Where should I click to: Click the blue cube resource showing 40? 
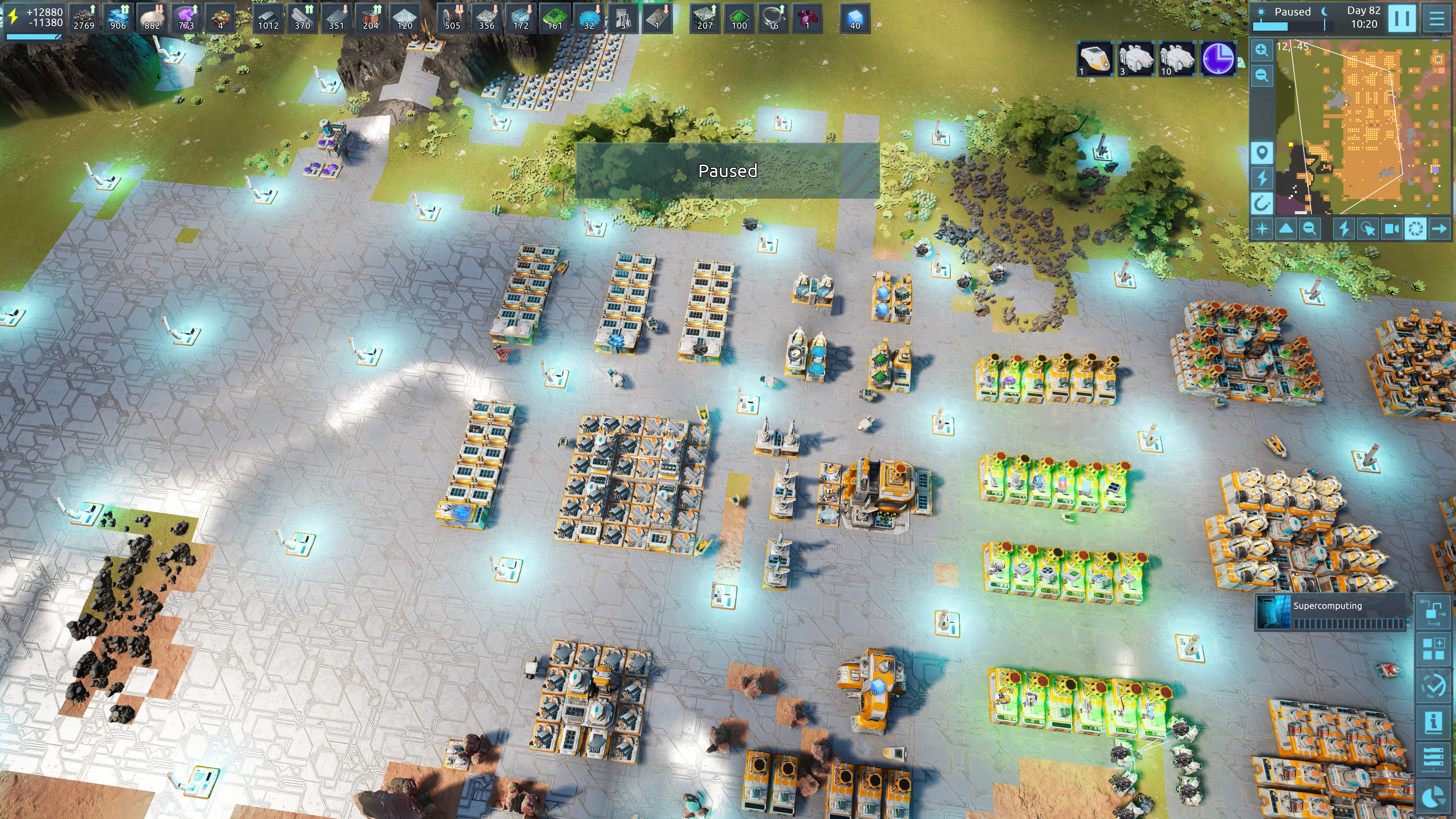pyautogui.click(x=855, y=18)
